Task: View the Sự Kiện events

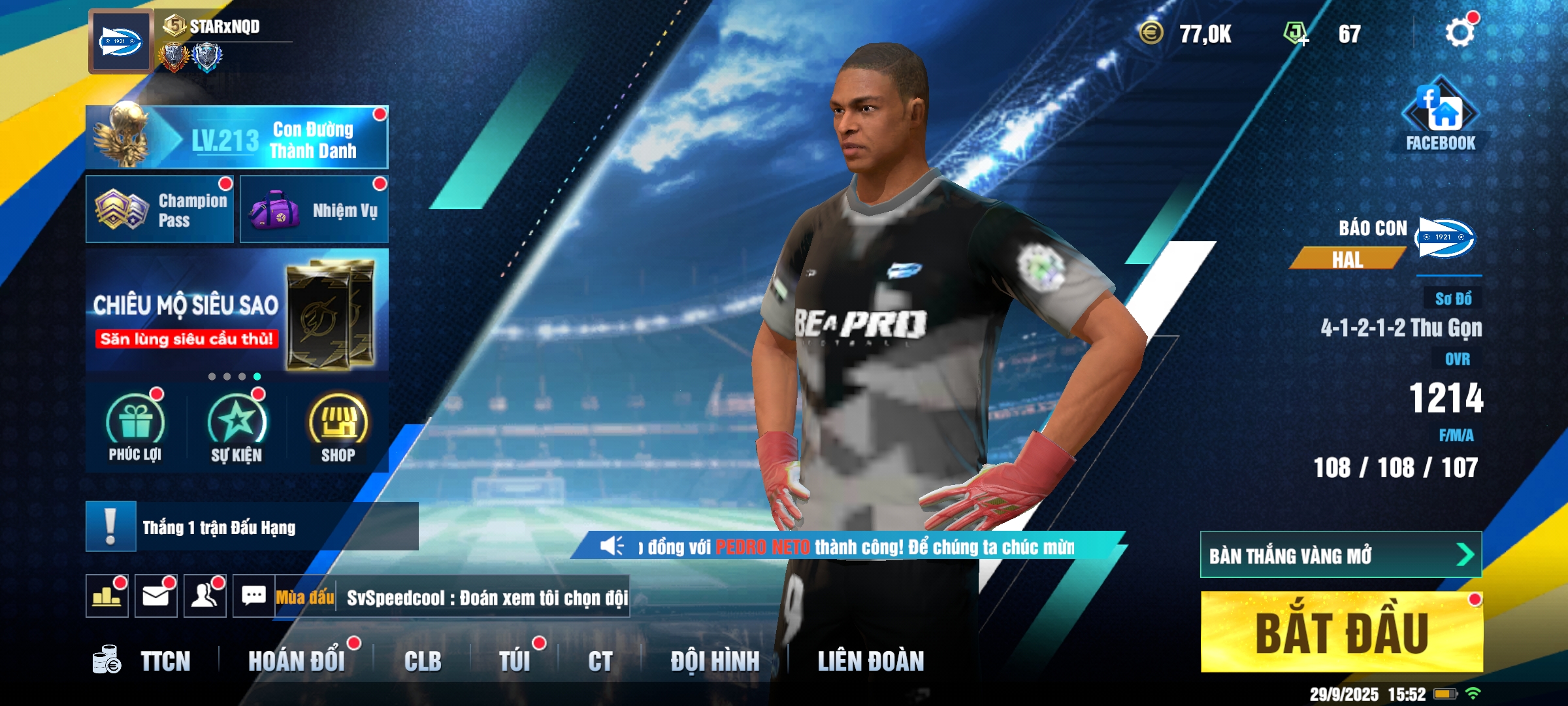Action: 237,428
